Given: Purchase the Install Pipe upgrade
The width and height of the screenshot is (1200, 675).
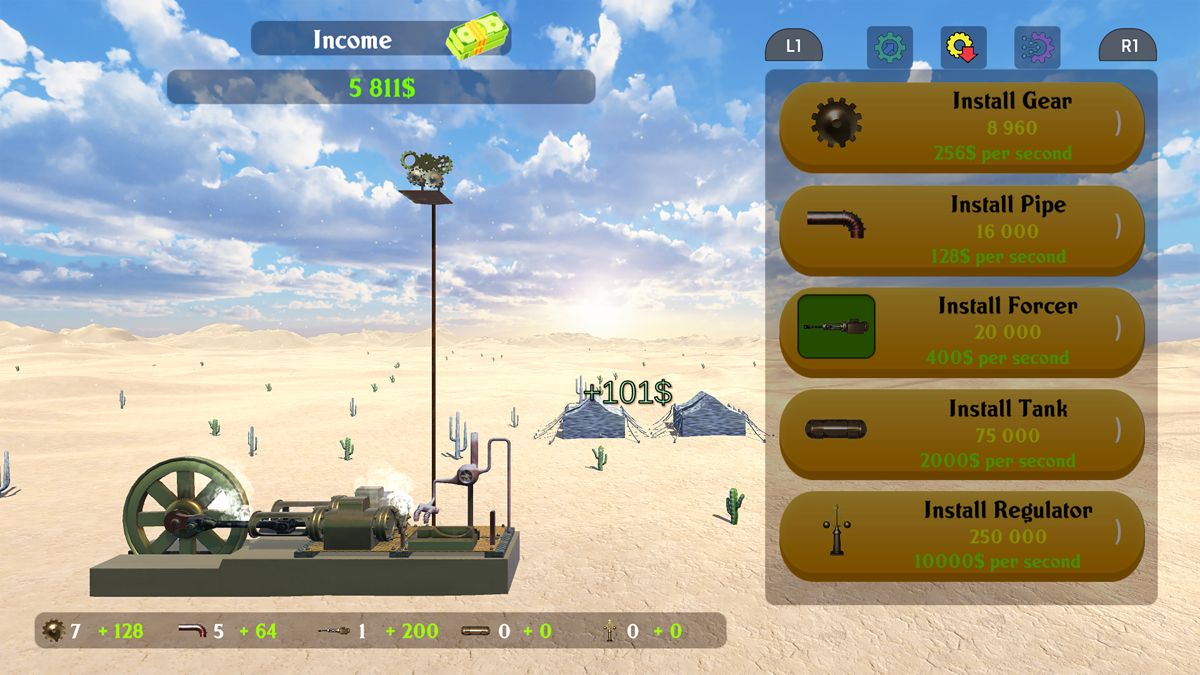Looking at the screenshot, I should [961, 230].
